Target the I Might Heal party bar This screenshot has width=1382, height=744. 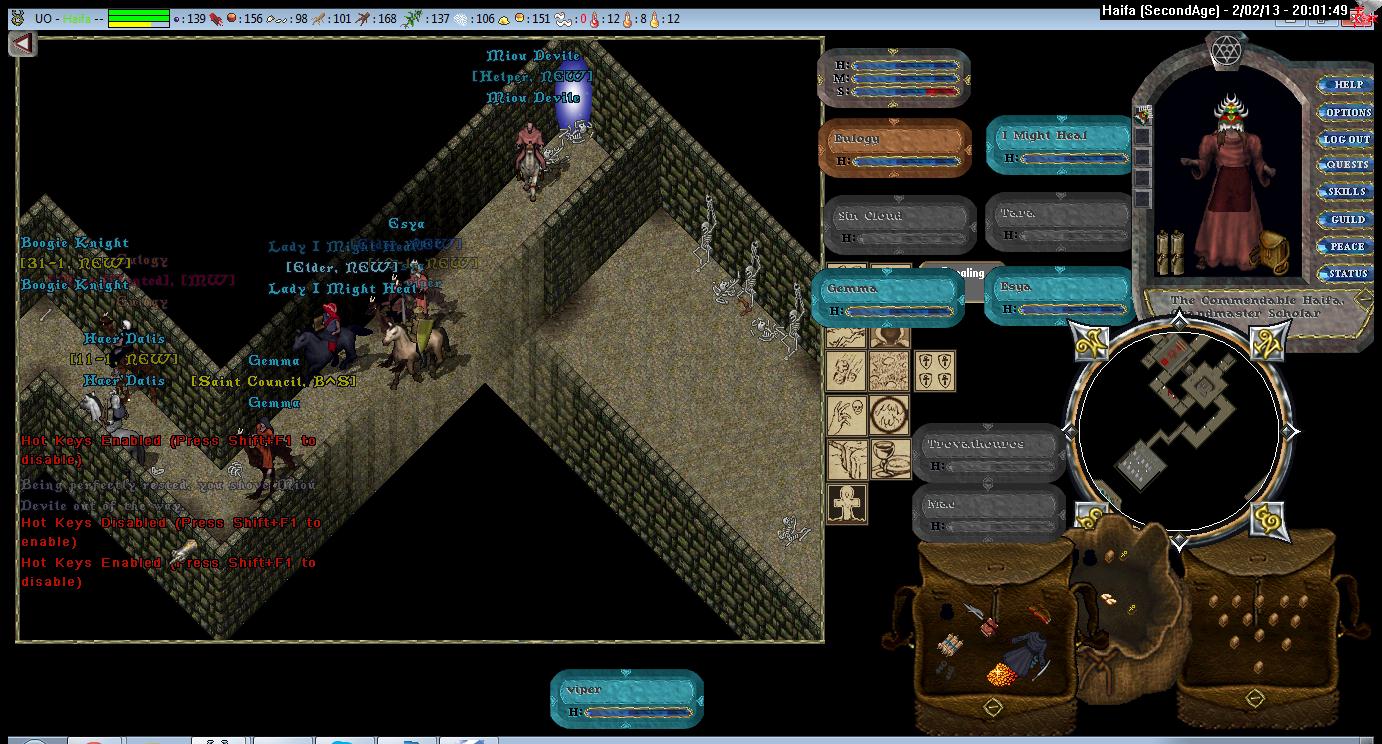point(1059,145)
